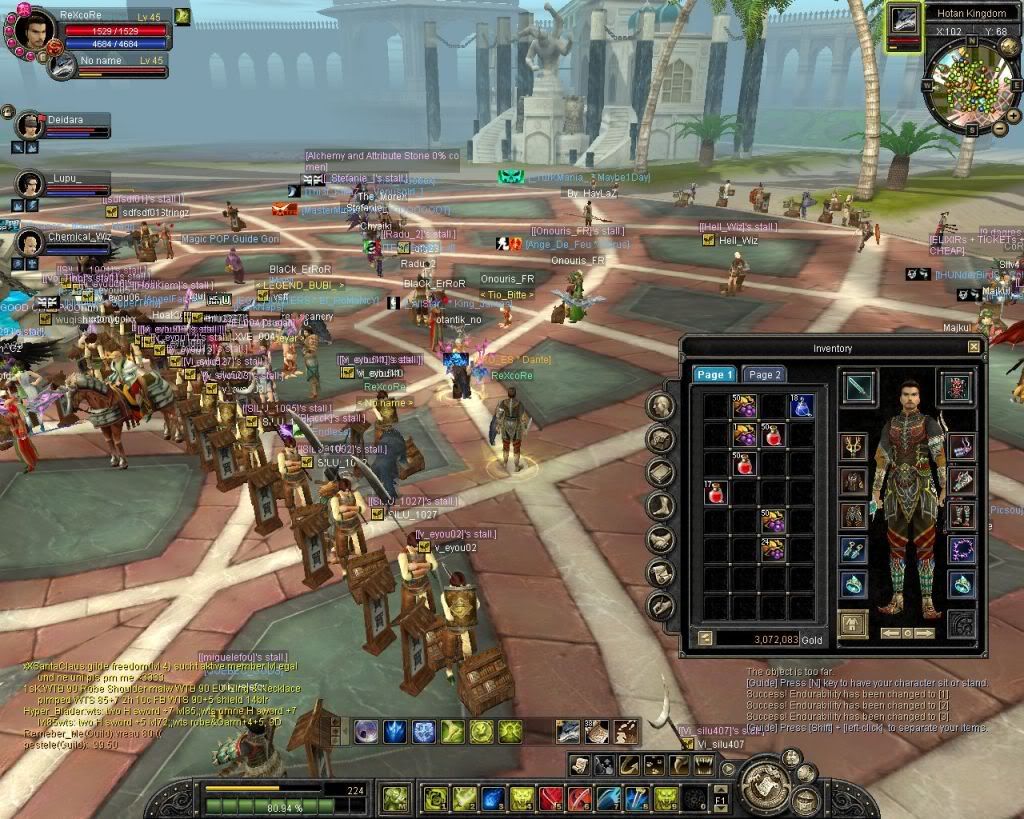Image resolution: width=1024 pixels, height=819 pixels.
Task: Click the equipped sword weapon slot
Action: coord(858,387)
